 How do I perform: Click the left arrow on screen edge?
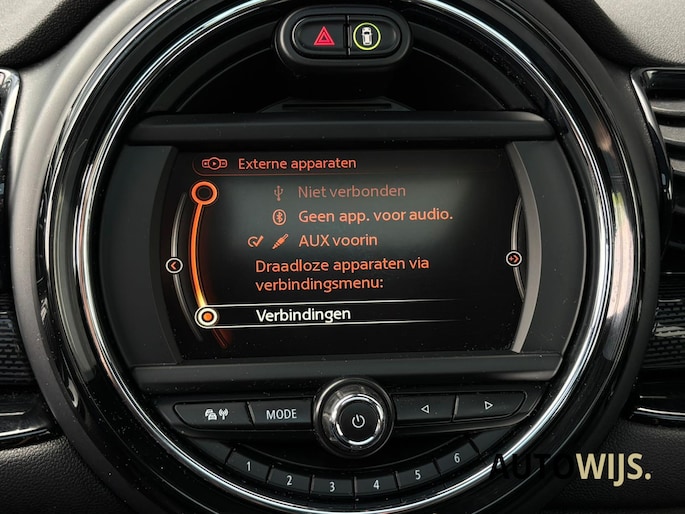175,265
